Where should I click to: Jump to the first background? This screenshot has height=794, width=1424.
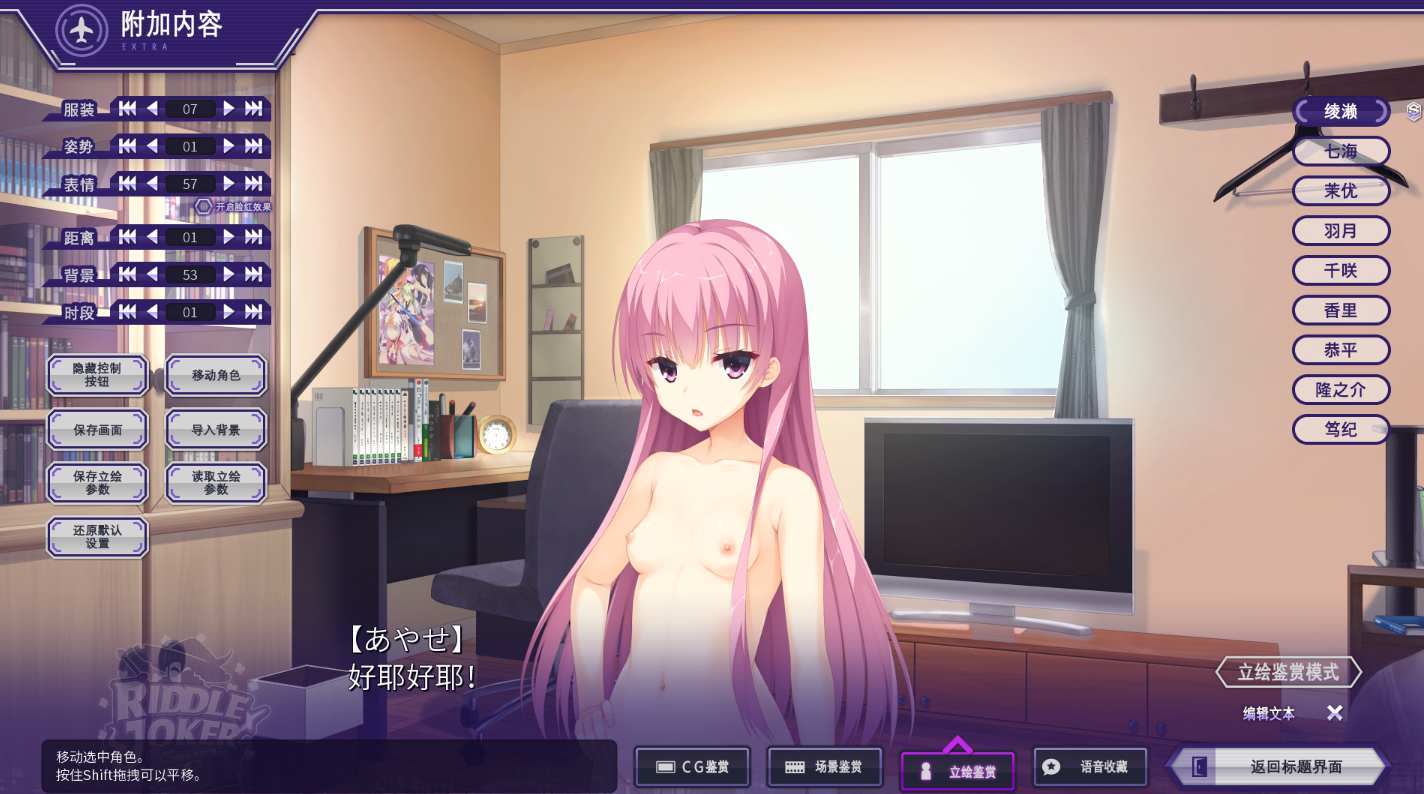point(128,274)
